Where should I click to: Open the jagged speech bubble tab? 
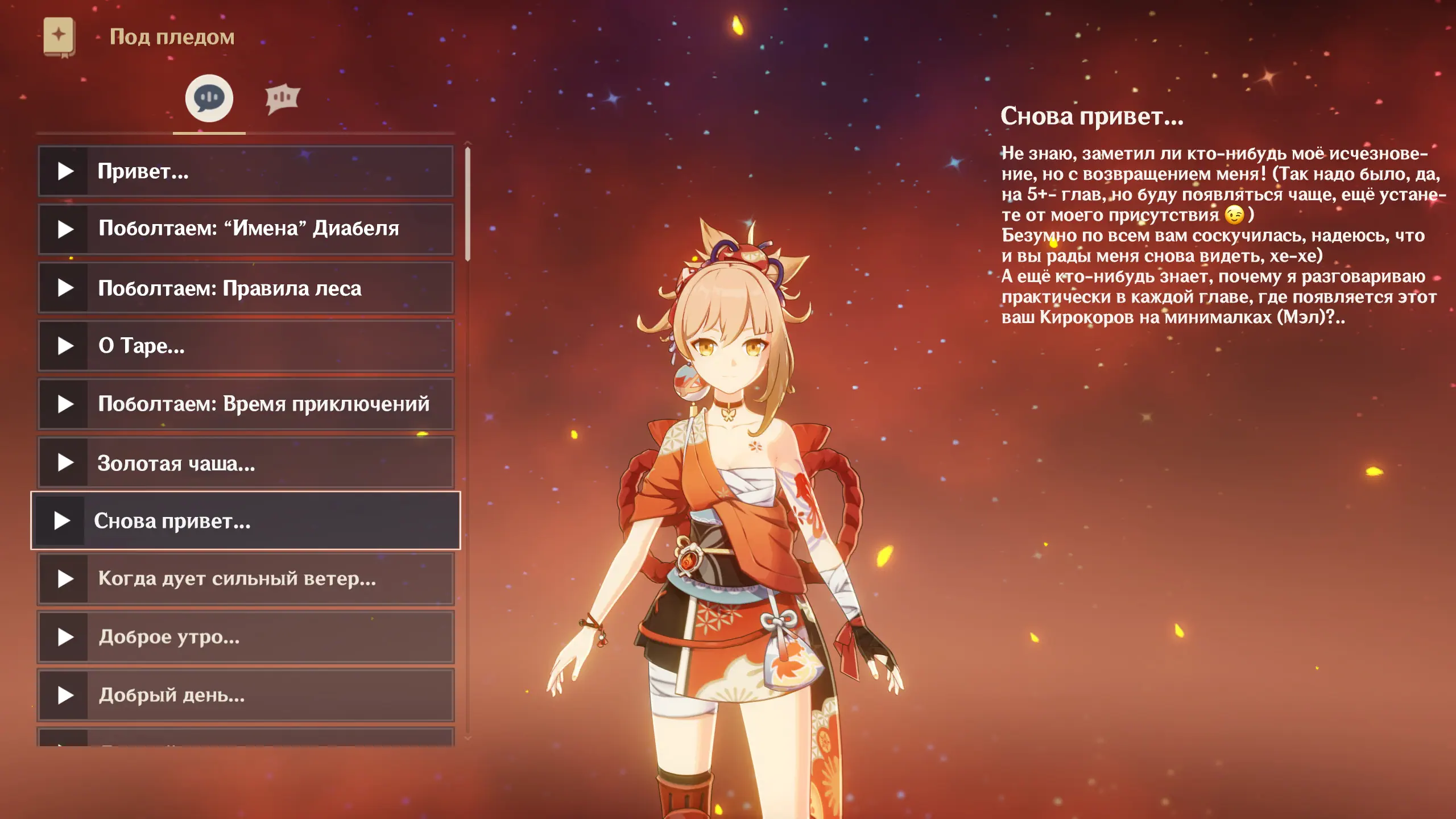[282, 99]
